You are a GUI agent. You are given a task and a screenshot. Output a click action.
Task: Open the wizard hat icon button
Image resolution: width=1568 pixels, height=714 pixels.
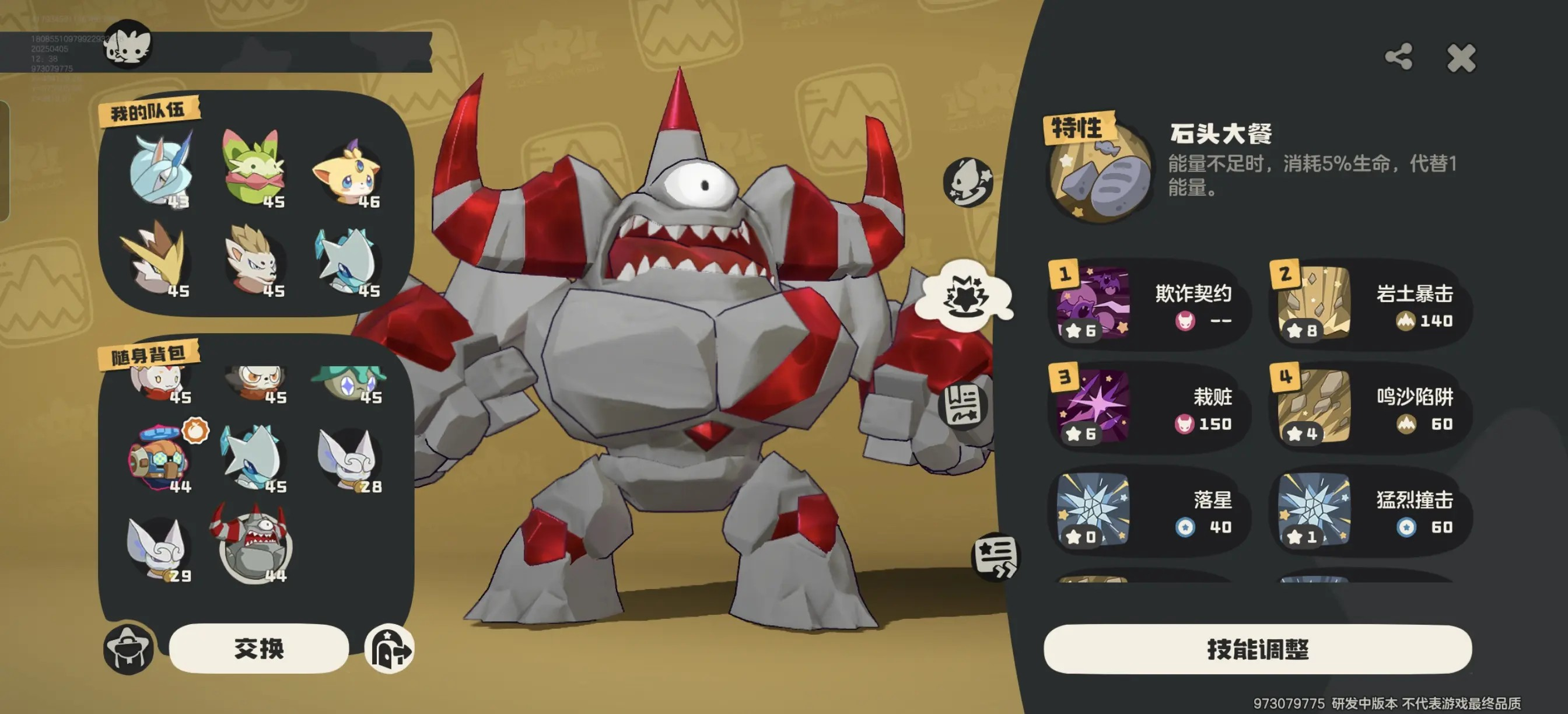tap(128, 649)
